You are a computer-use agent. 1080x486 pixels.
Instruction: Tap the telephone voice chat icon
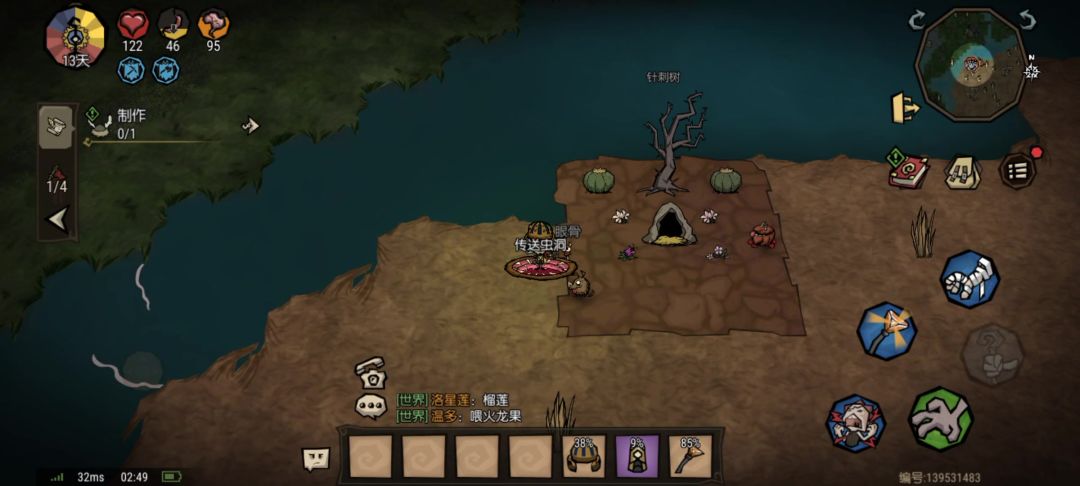[x=369, y=372]
